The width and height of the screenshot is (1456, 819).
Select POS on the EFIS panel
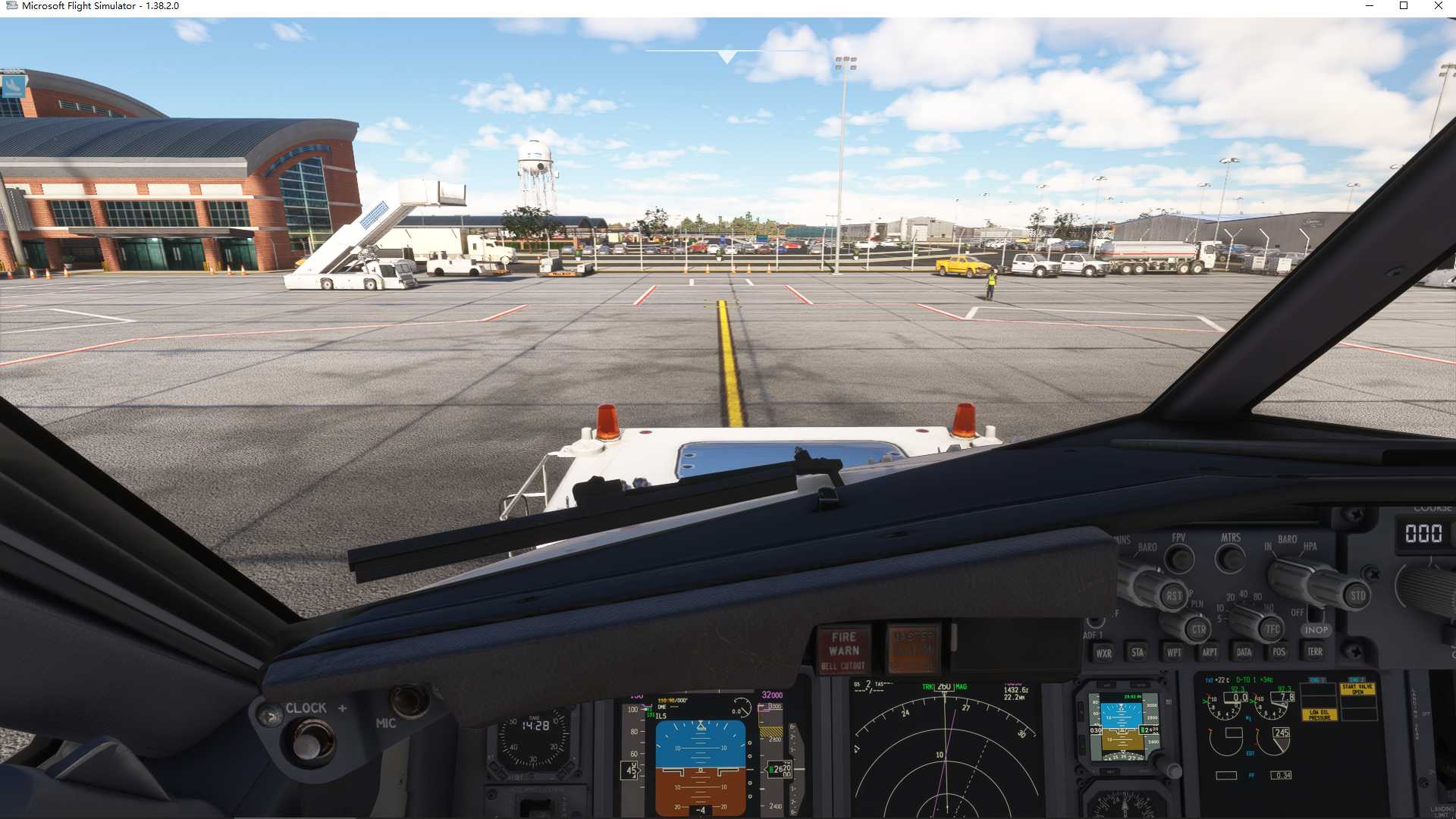click(1279, 651)
